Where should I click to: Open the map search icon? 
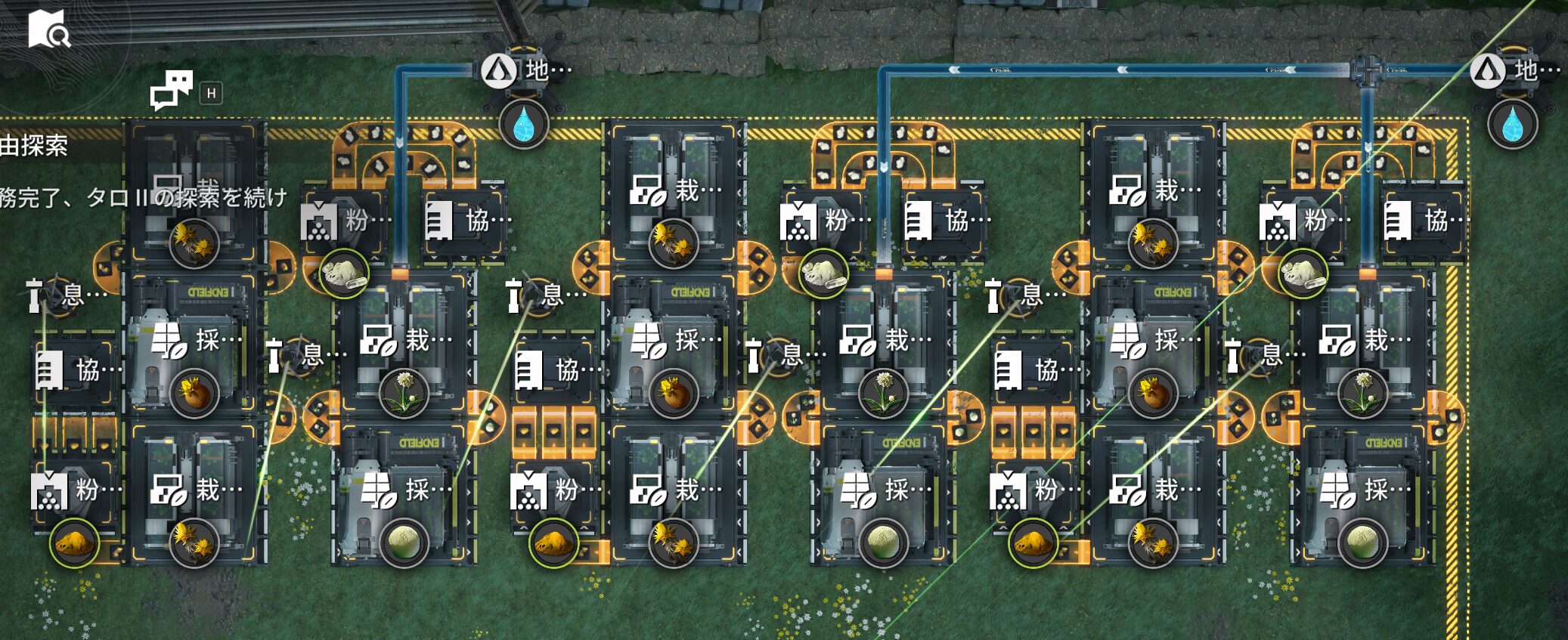tap(48, 29)
